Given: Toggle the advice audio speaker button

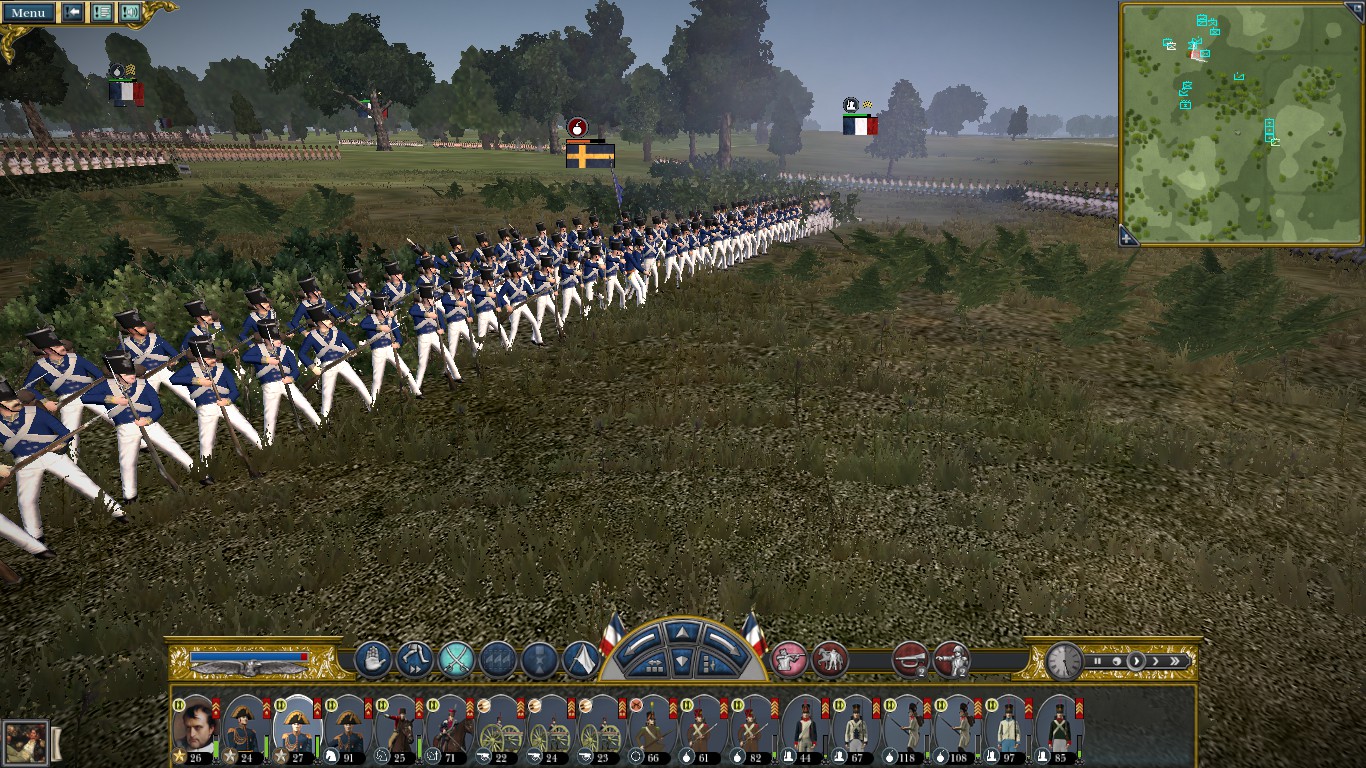Looking at the screenshot, I should pos(130,13).
